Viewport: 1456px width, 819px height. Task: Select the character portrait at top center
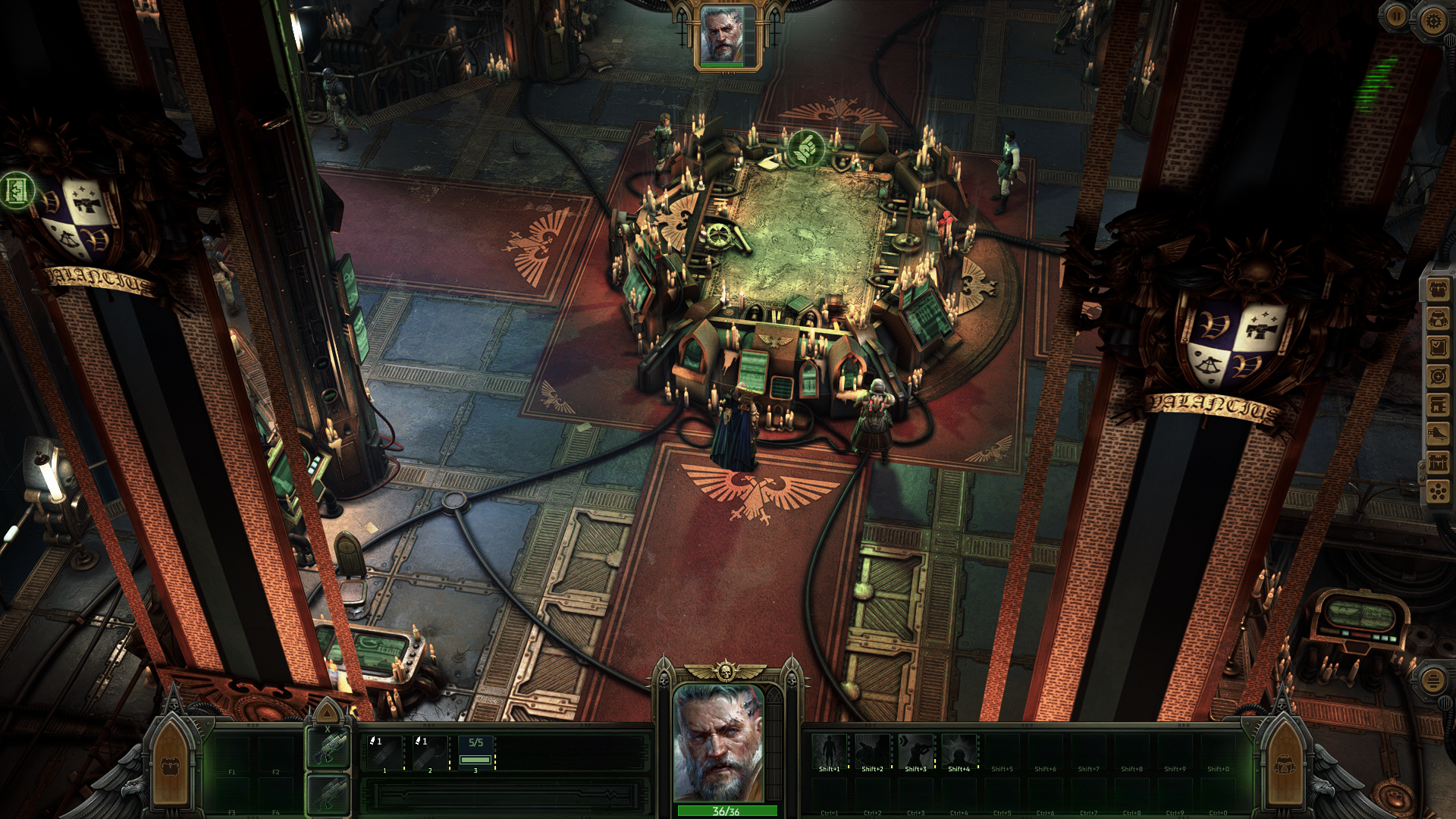click(x=723, y=36)
